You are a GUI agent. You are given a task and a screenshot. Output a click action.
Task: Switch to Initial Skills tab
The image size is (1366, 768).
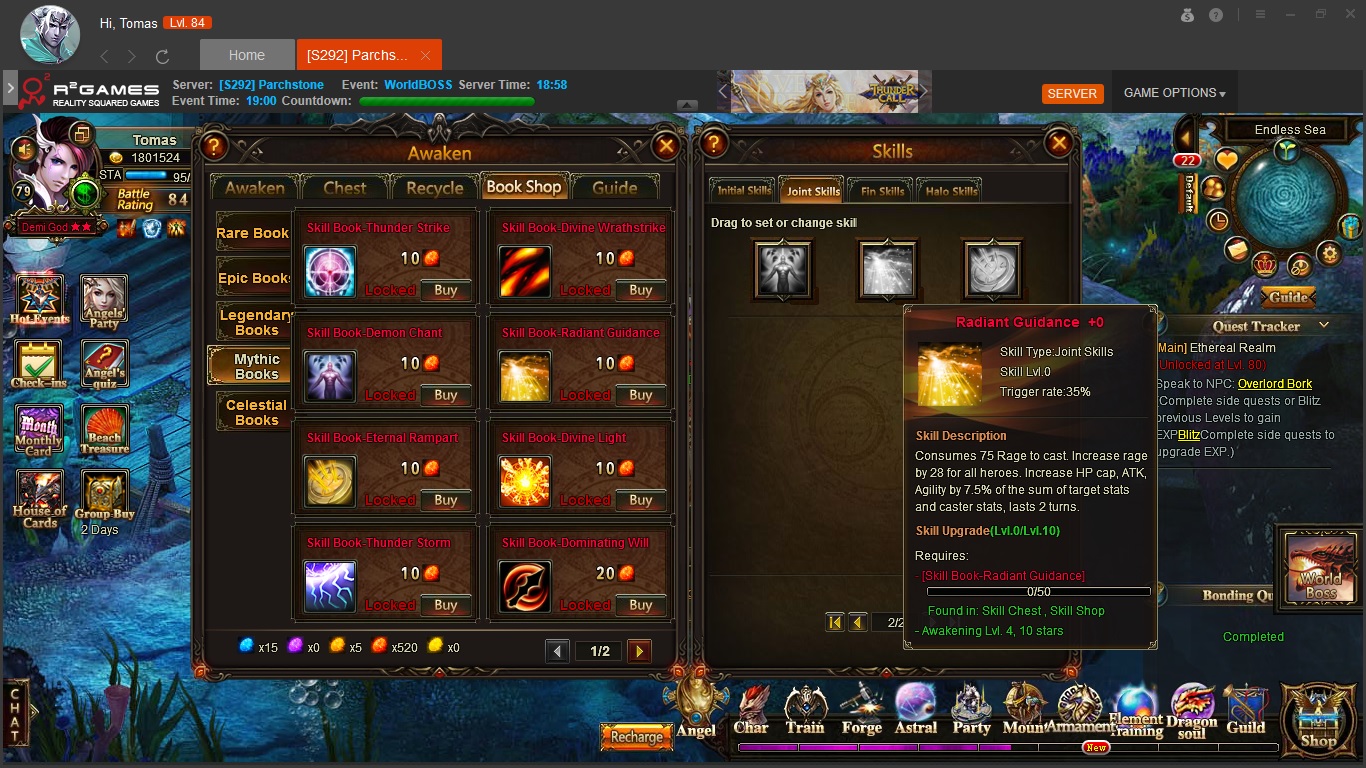pos(744,191)
